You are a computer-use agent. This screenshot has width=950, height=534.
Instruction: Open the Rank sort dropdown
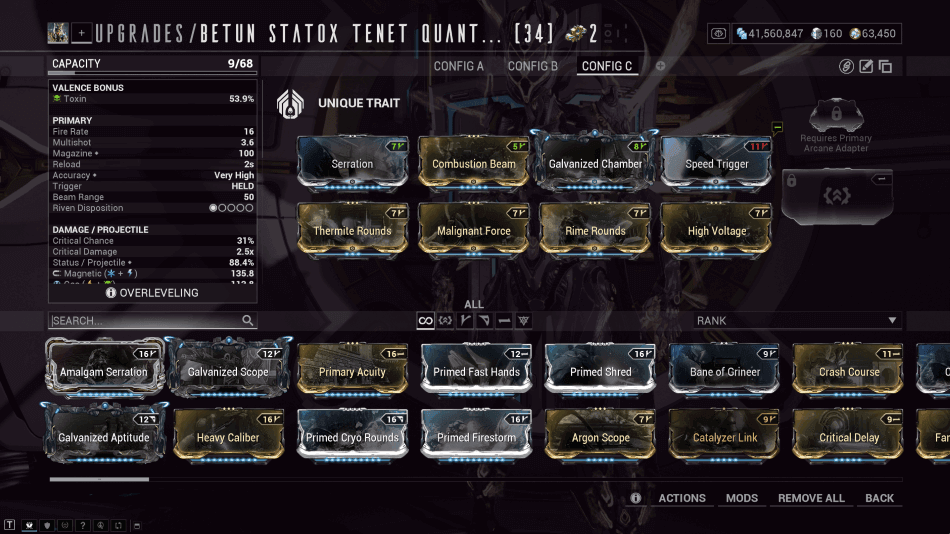[797, 321]
